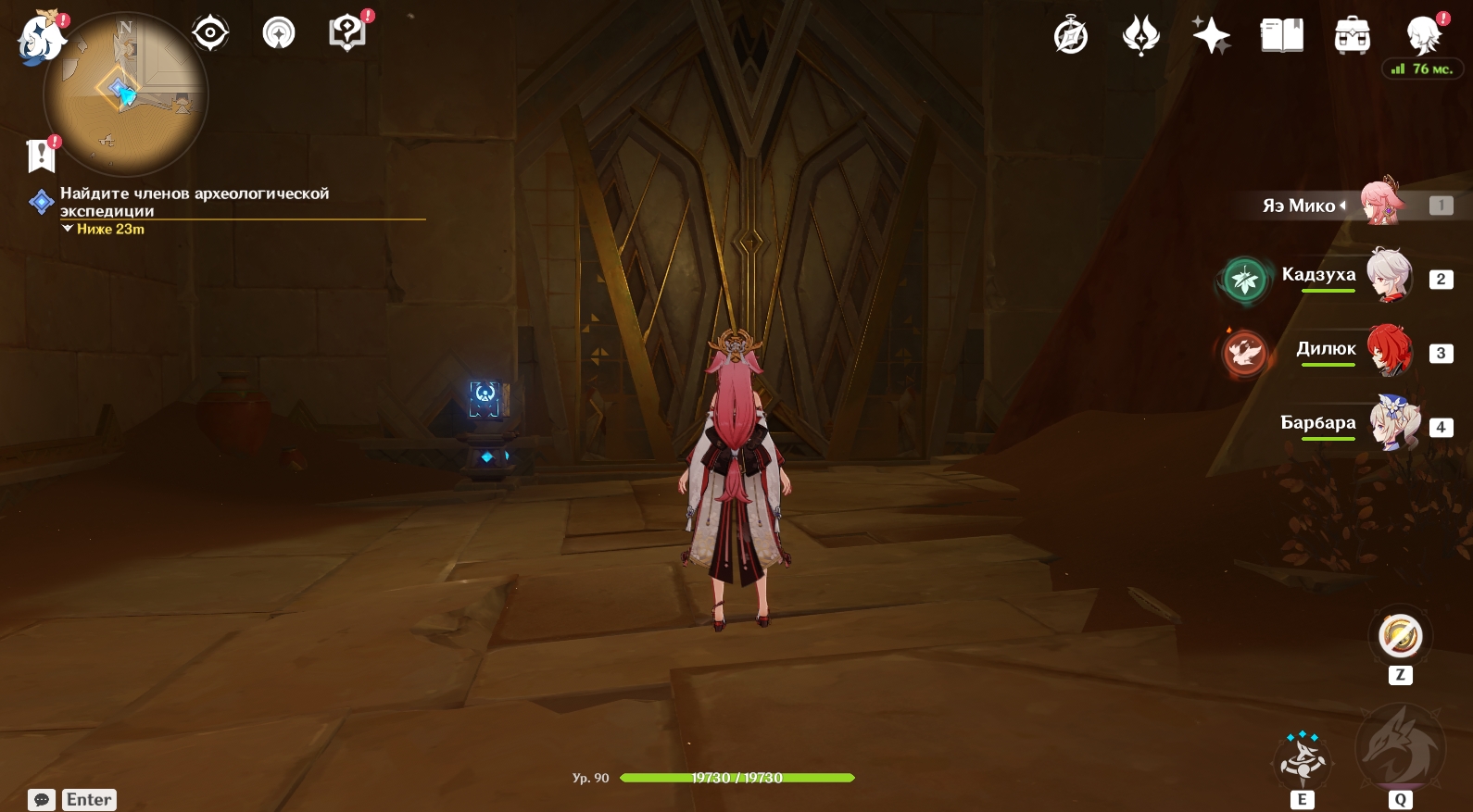
Task: Open the inventory backpack icon
Action: click(x=1352, y=36)
